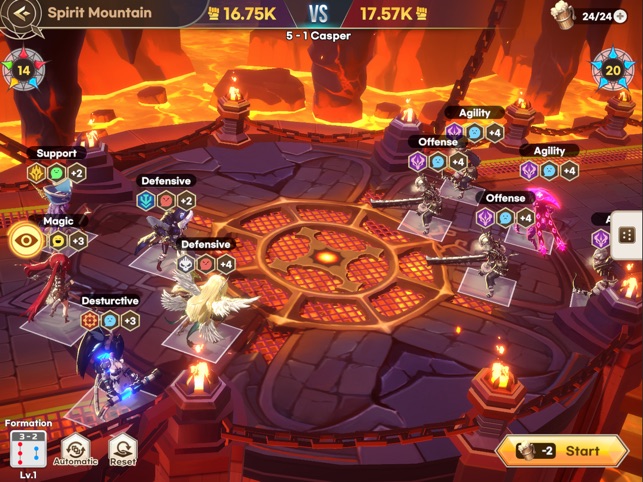Screen dimensions: 643x482
Task: Select the Desturctive hero tag
Action: coord(110,300)
